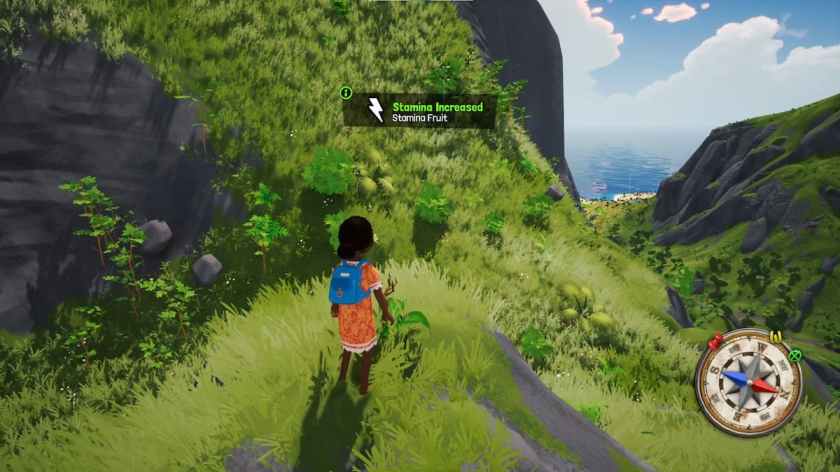Select the green X marker on the compass

(794, 354)
